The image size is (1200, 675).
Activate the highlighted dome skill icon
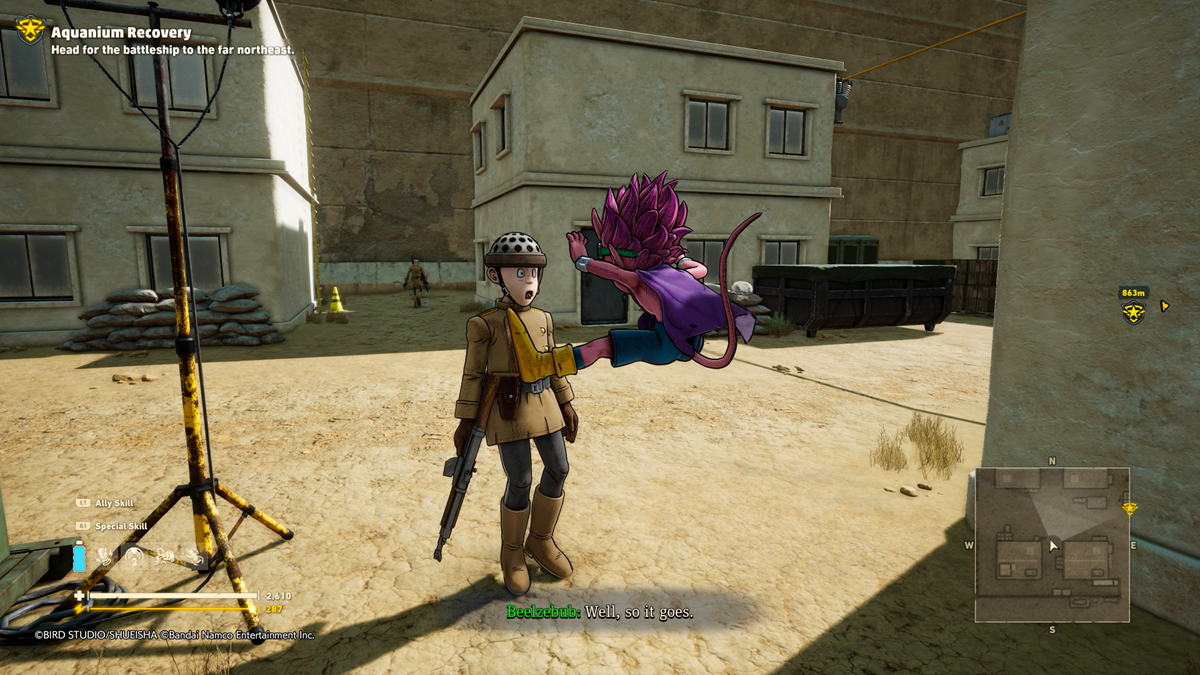[134, 557]
